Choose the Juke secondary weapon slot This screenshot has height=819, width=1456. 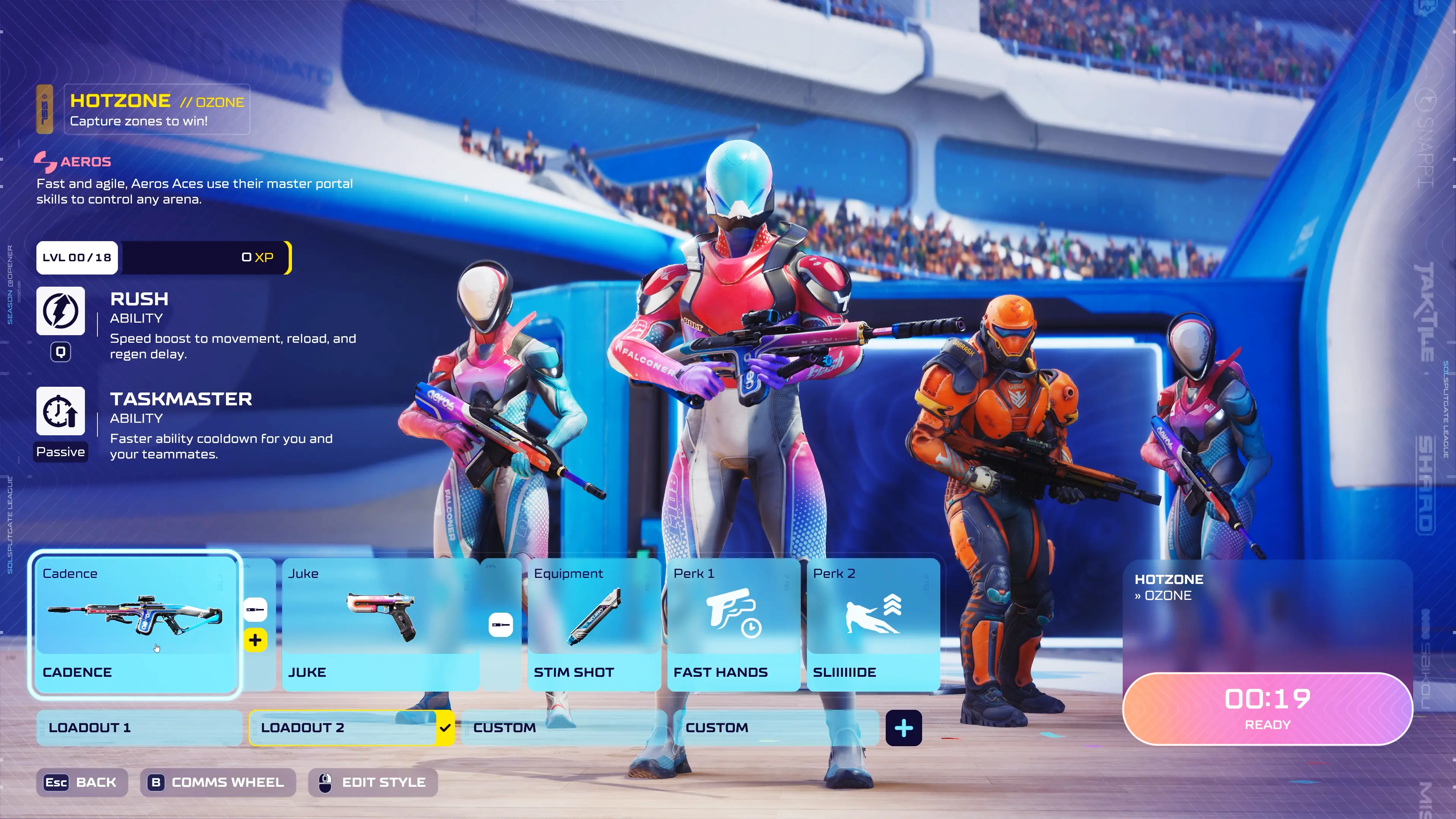(x=380, y=624)
